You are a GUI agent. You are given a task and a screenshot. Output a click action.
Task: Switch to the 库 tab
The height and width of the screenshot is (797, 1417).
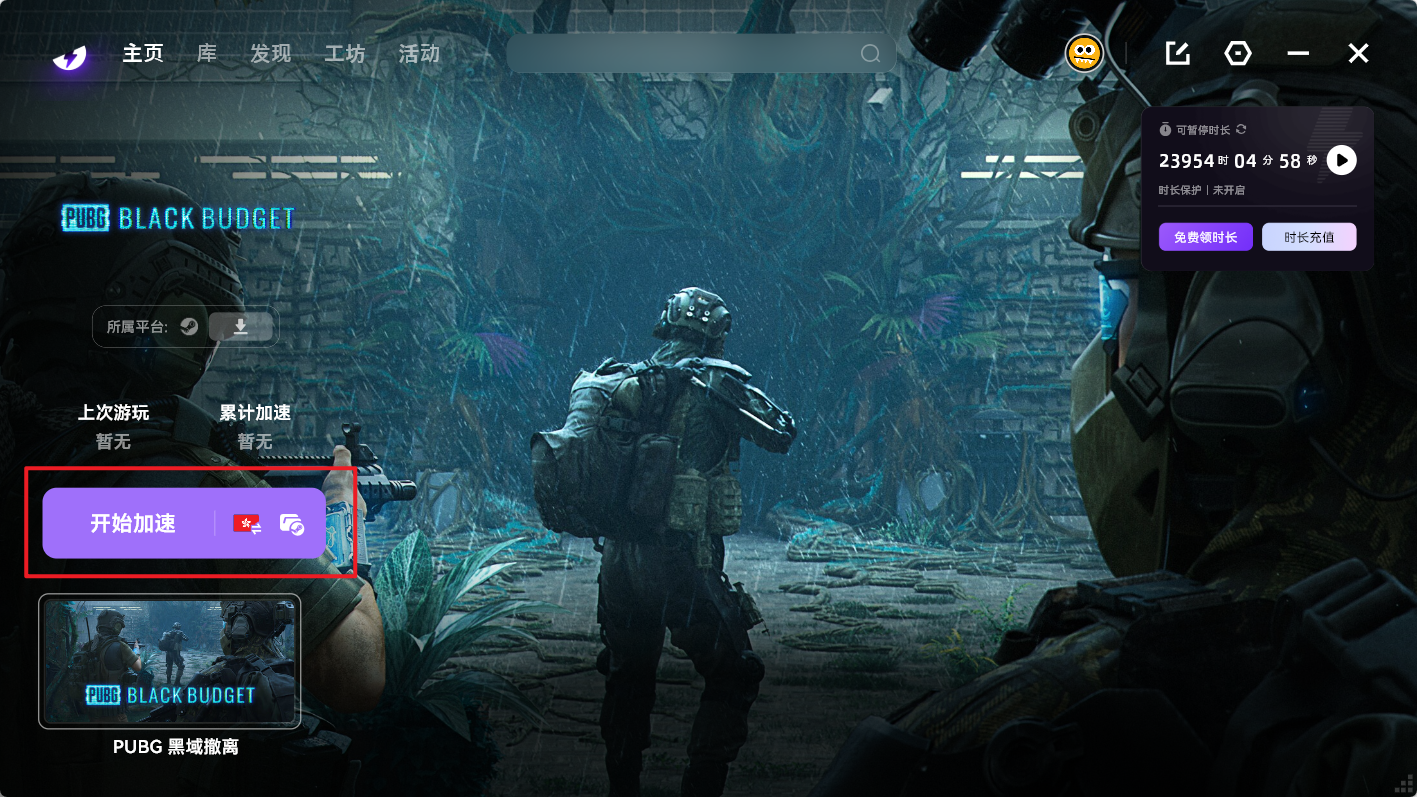tap(207, 53)
